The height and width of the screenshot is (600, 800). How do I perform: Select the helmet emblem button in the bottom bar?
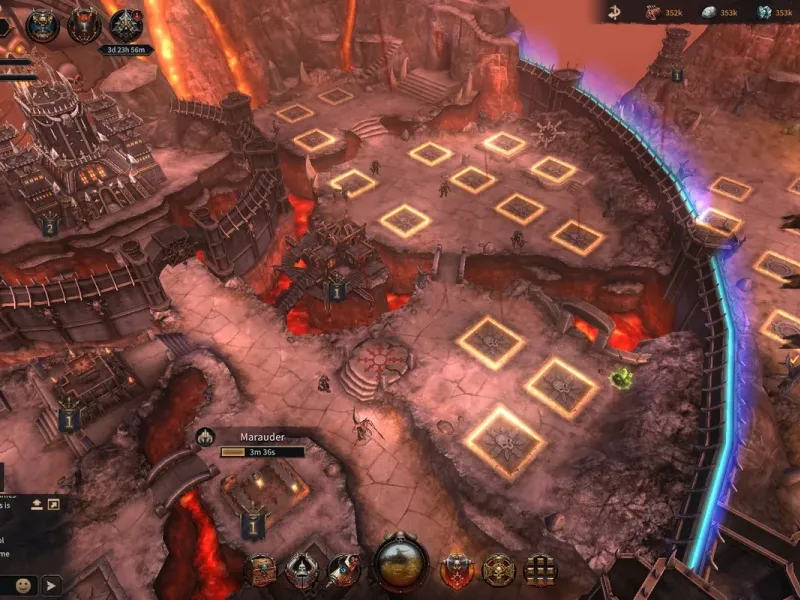301,571
